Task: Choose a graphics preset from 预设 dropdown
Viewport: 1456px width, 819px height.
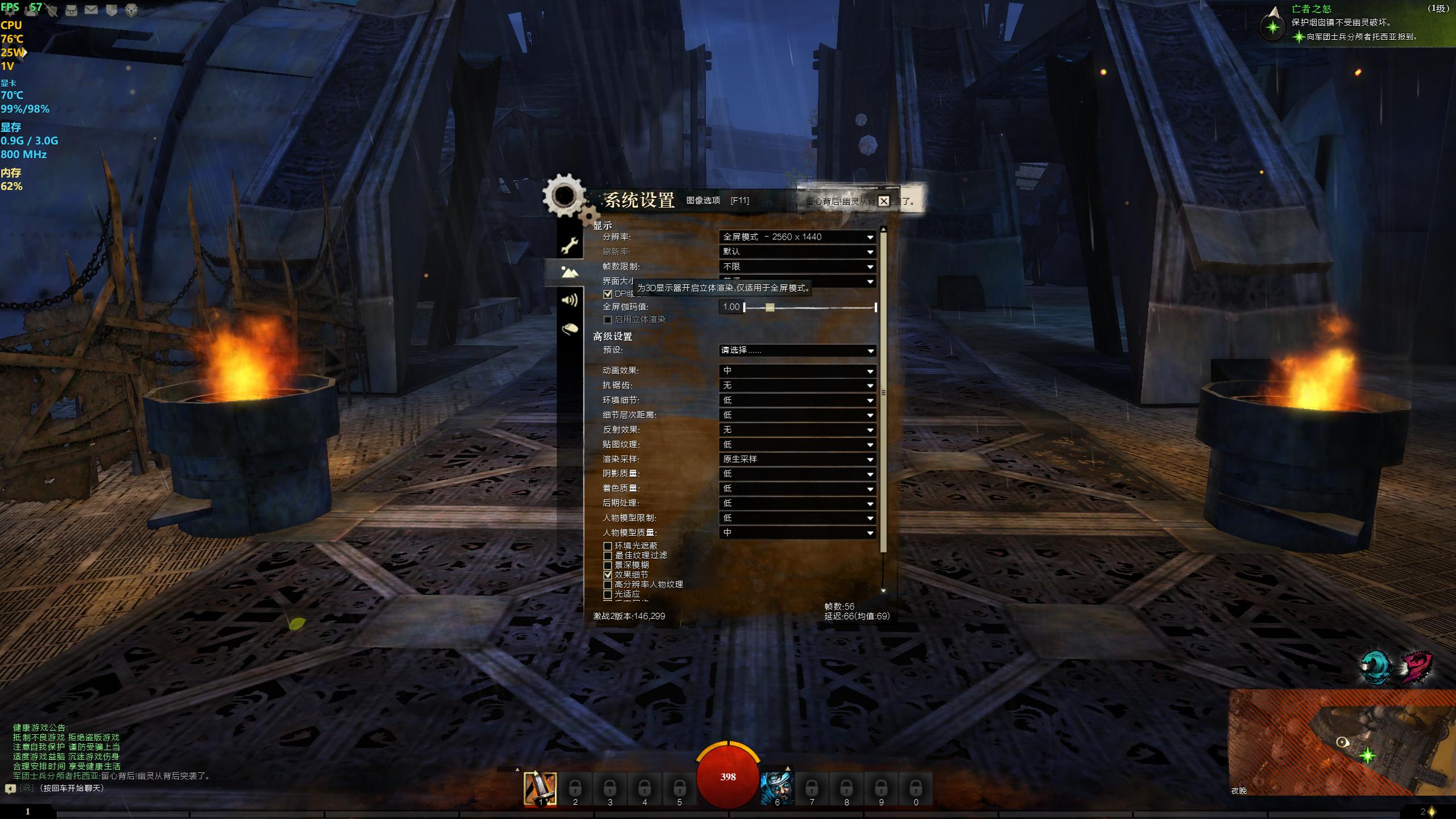Action: (x=797, y=350)
